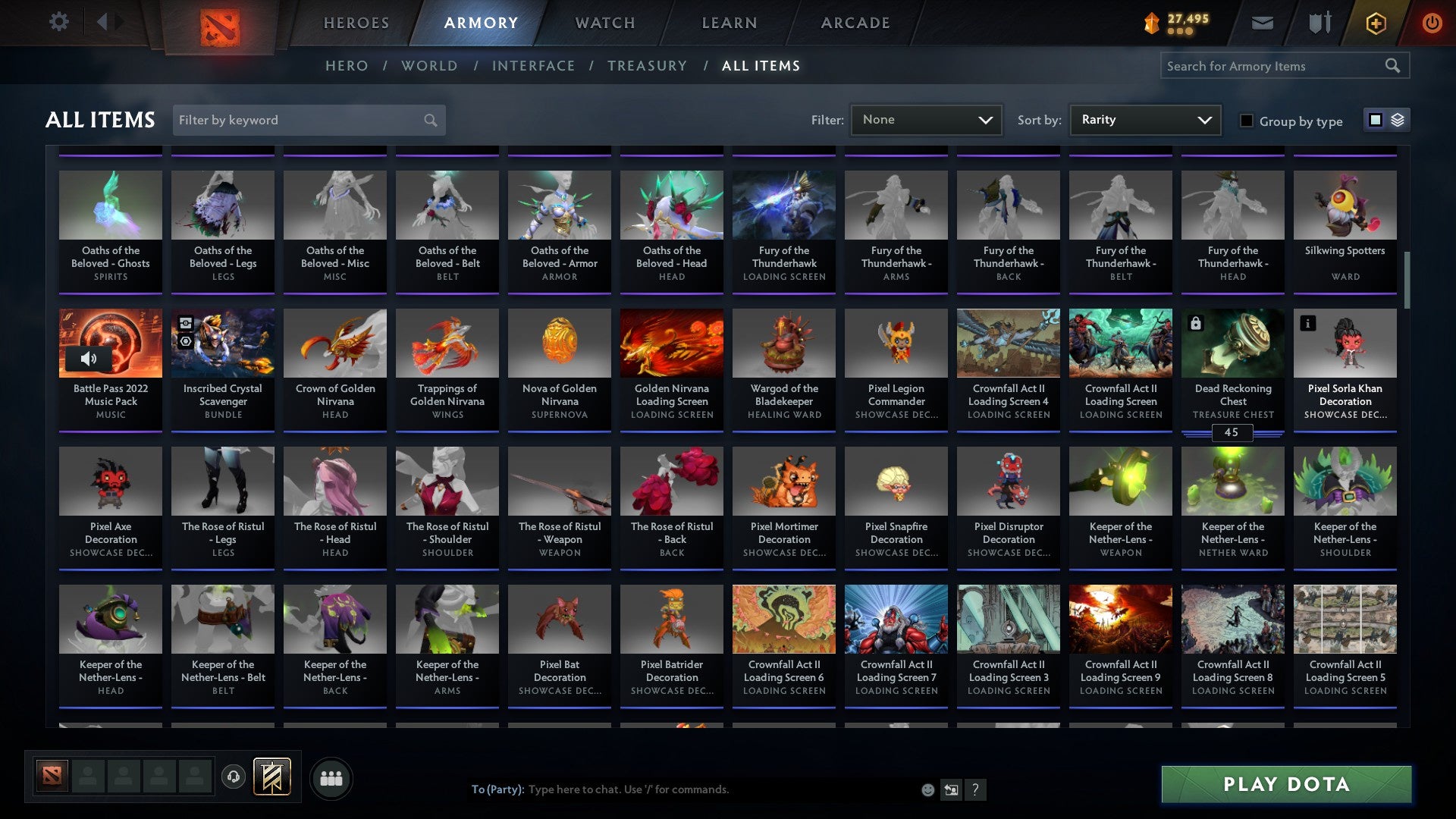The width and height of the screenshot is (1456, 819).
Task: Select the Dead Reckoning Chest thumbnail
Action: [x=1232, y=343]
